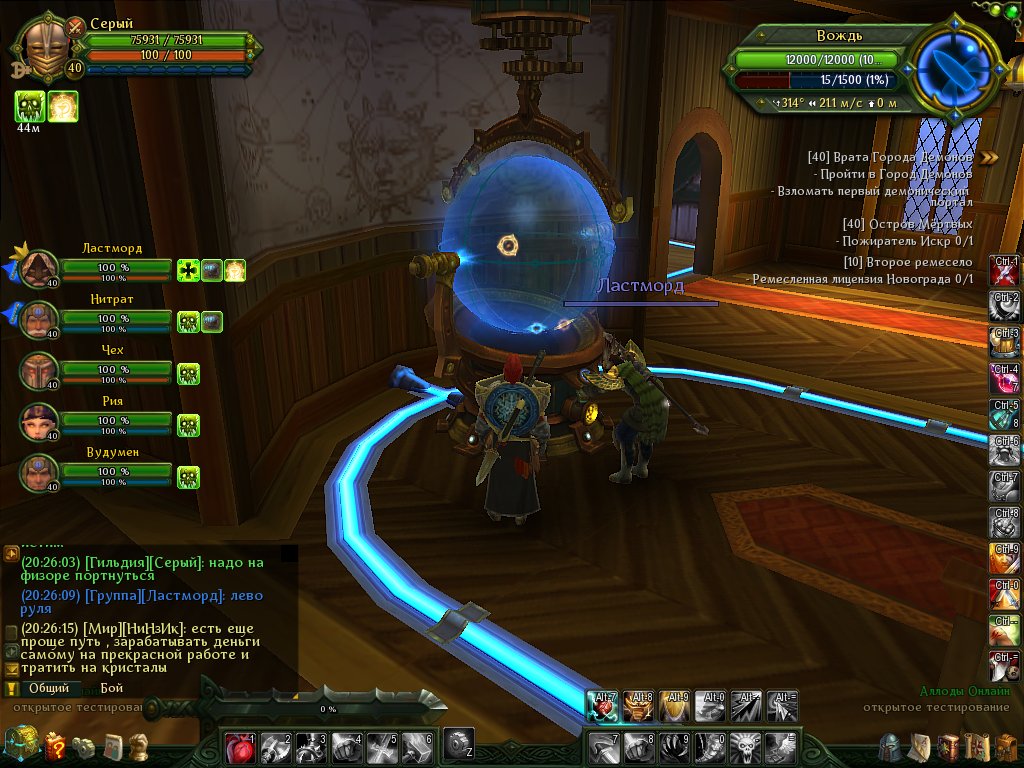Open the character helmet menu icon
1024x768 pixels.
[x=890, y=747]
